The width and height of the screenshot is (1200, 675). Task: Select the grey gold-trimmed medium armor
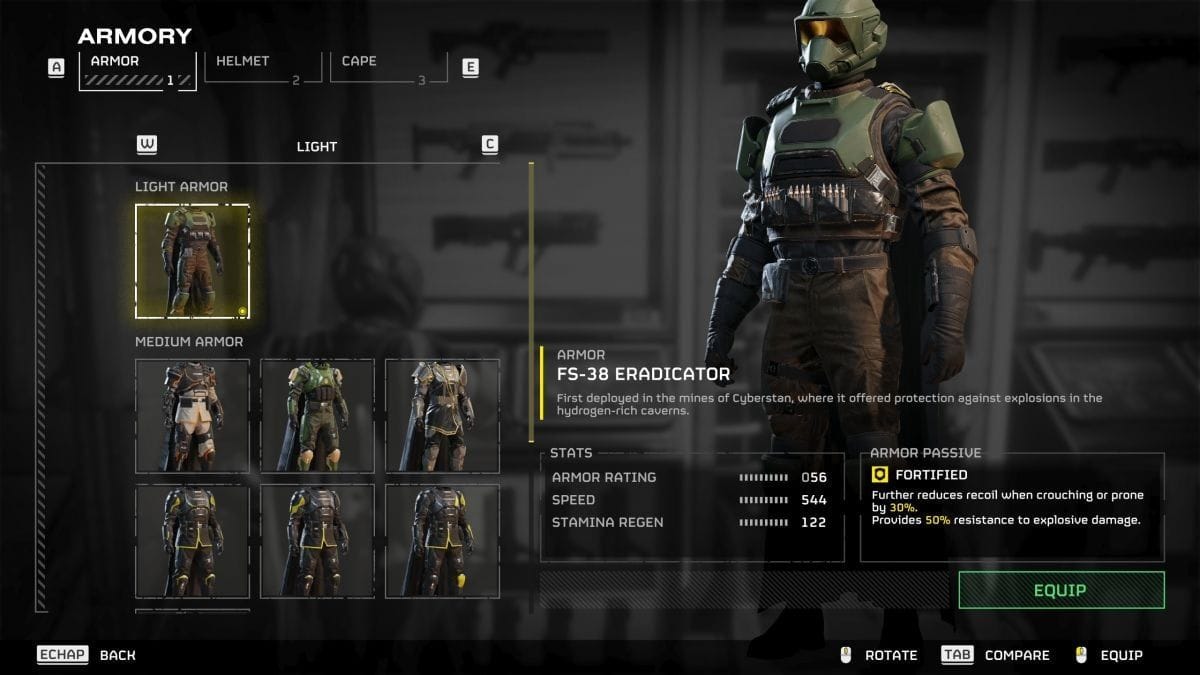click(x=442, y=416)
